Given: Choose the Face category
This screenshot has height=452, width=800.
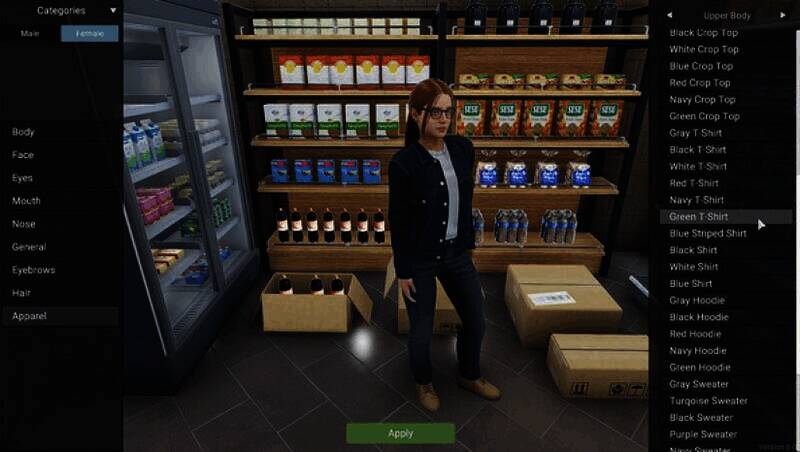Looking at the screenshot, I should 23,155.
